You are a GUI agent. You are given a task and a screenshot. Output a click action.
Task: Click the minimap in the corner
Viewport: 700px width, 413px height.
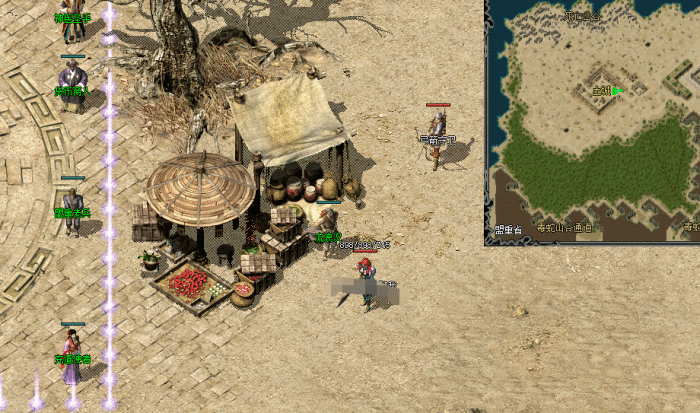(x=593, y=122)
